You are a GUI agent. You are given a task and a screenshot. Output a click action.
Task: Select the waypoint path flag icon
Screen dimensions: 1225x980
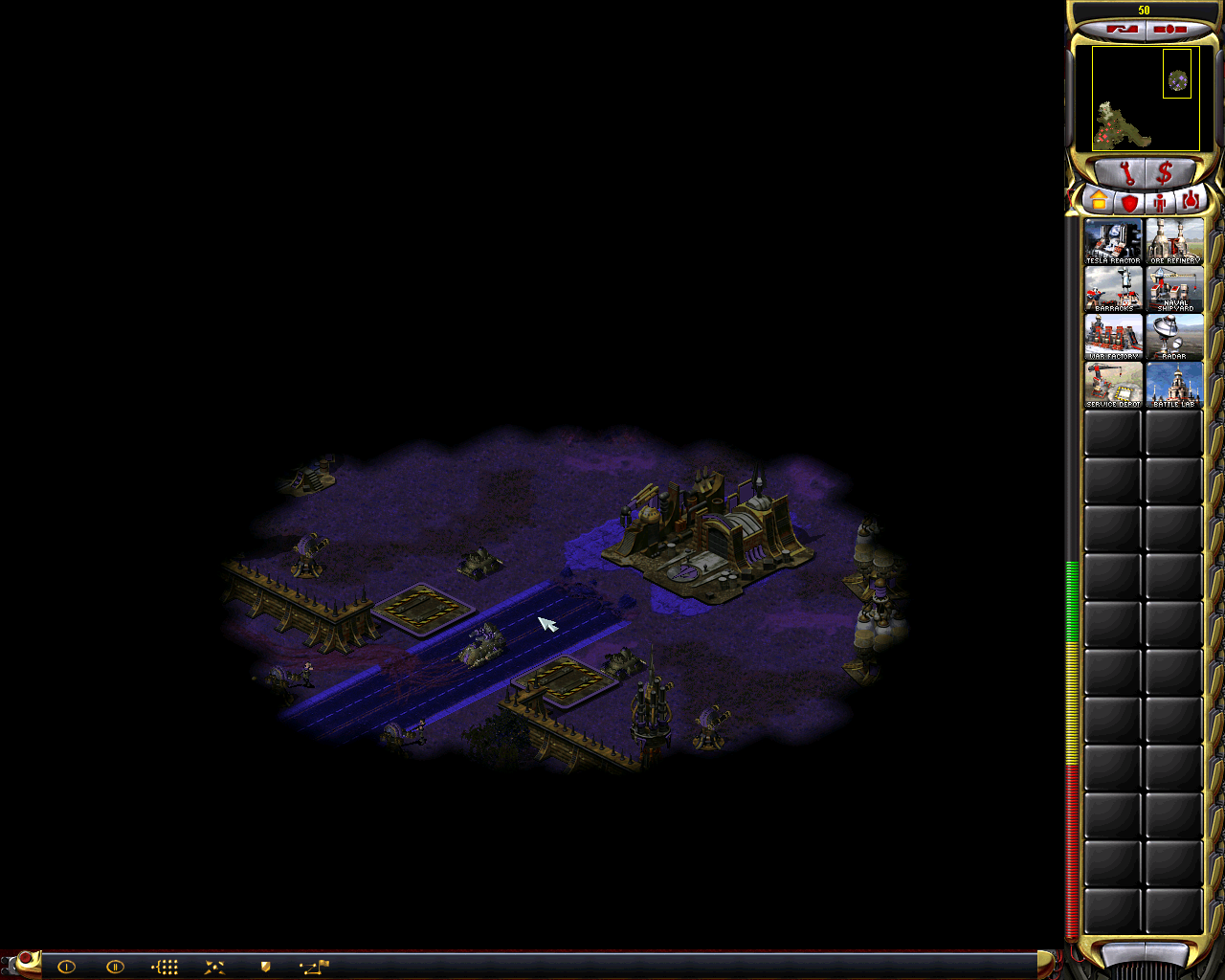tap(313, 967)
